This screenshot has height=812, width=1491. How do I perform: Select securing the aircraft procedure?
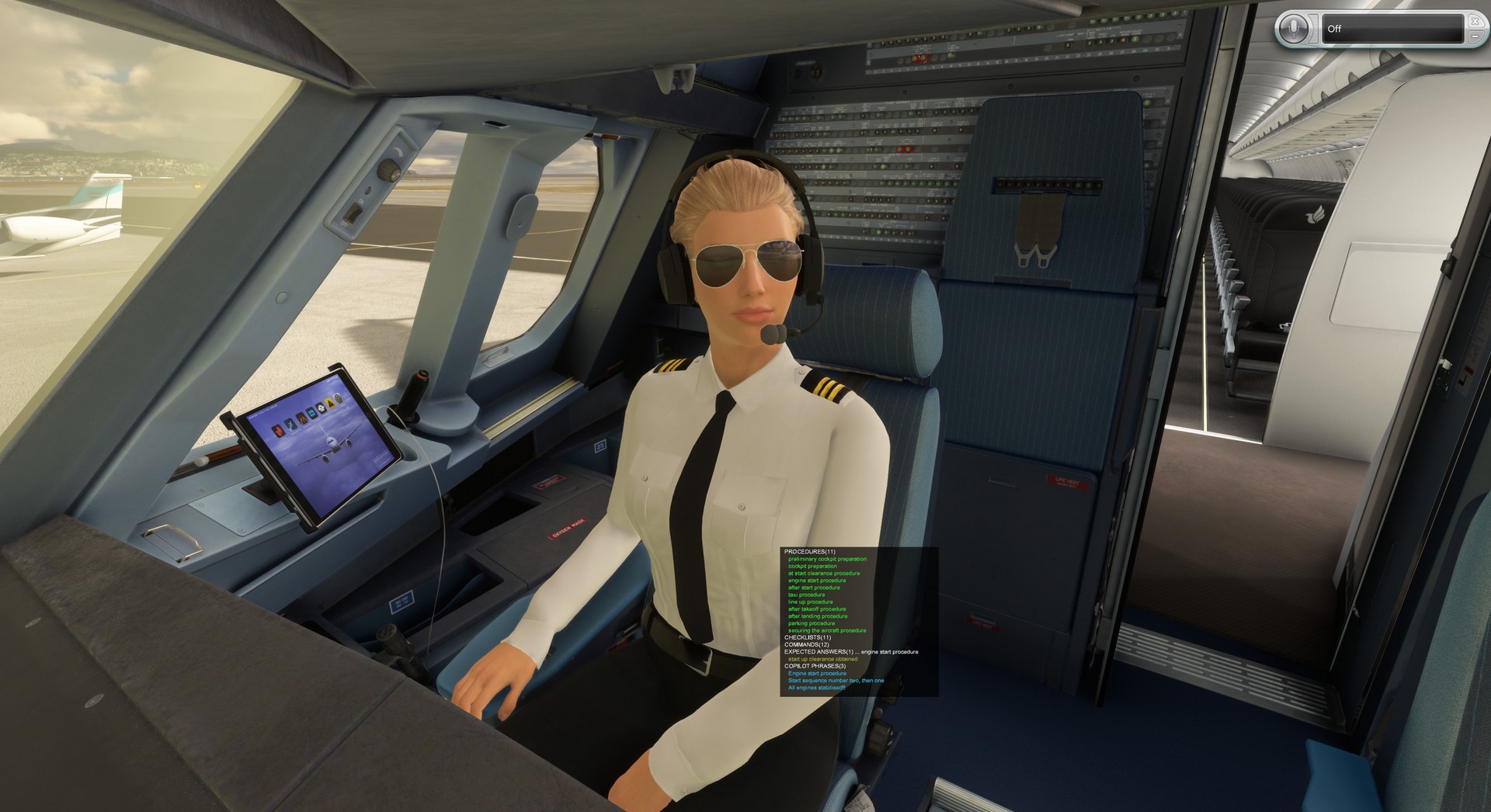coord(827,630)
